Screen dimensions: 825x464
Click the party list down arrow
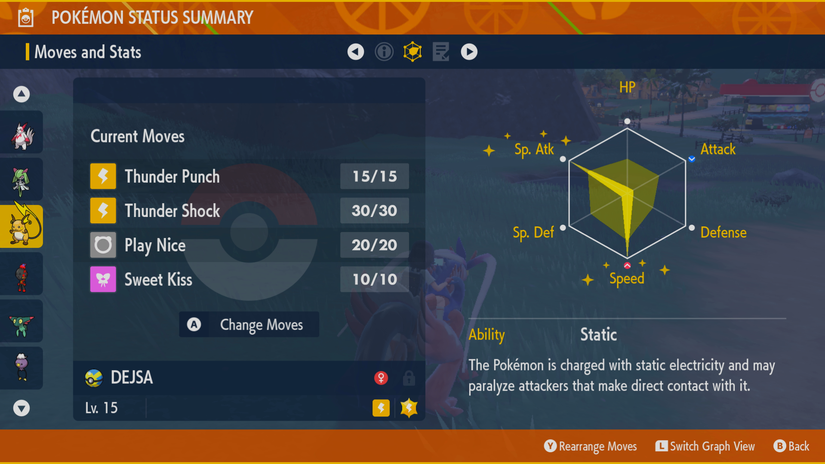pyautogui.click(x=21, y=408)
